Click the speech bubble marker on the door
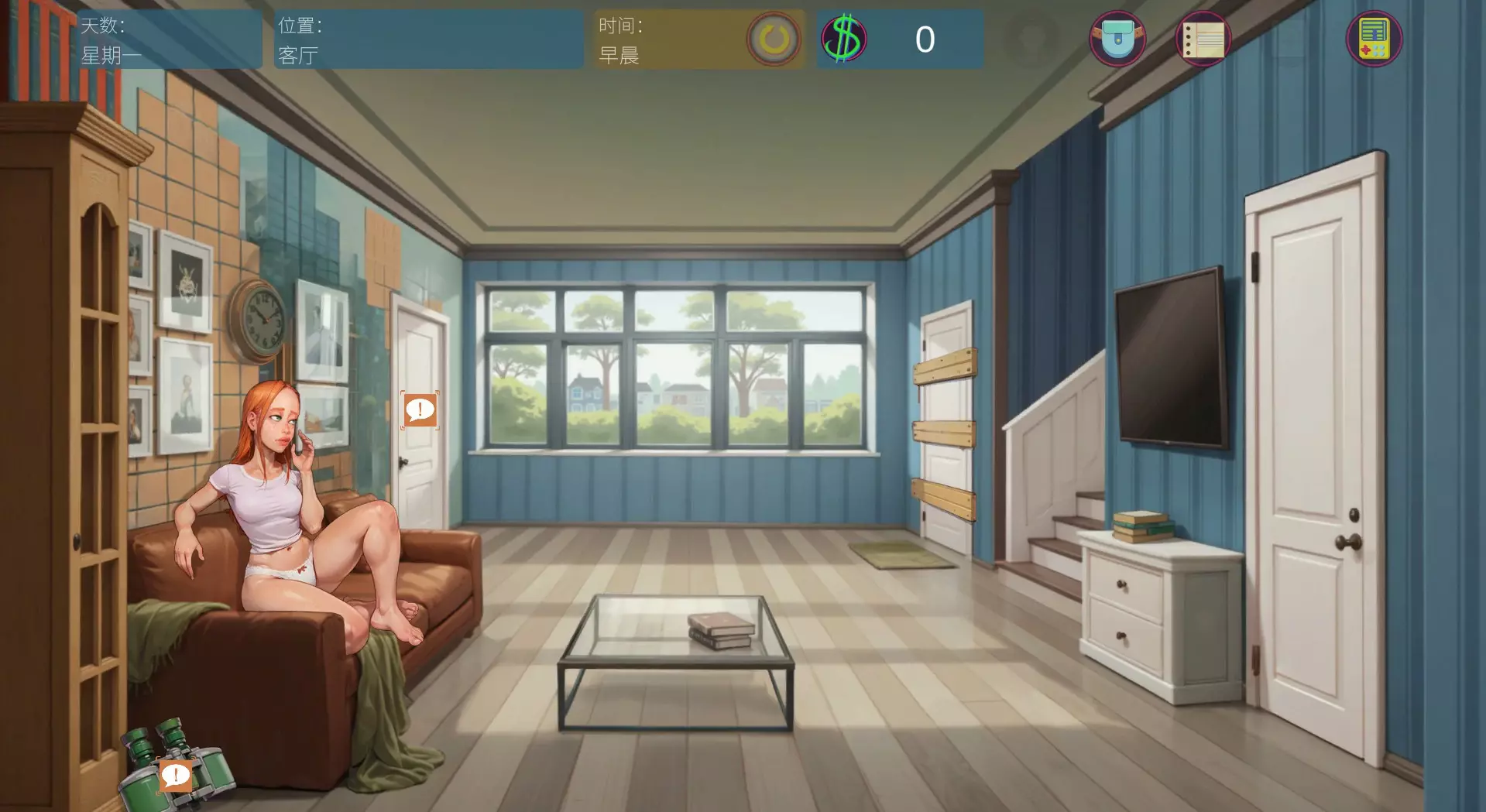The width and height of the screenshot is (1486, 812). tap(420, 410)
